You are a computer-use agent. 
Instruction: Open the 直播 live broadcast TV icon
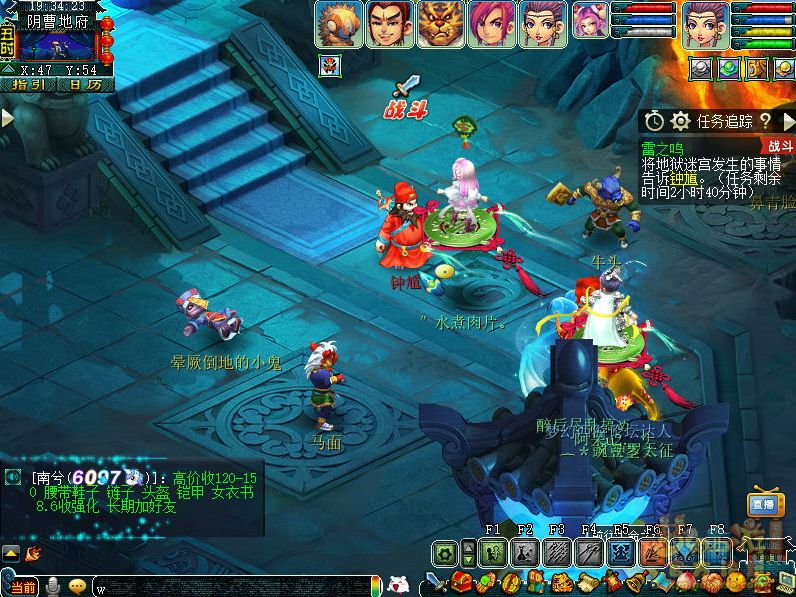point(766,505)
